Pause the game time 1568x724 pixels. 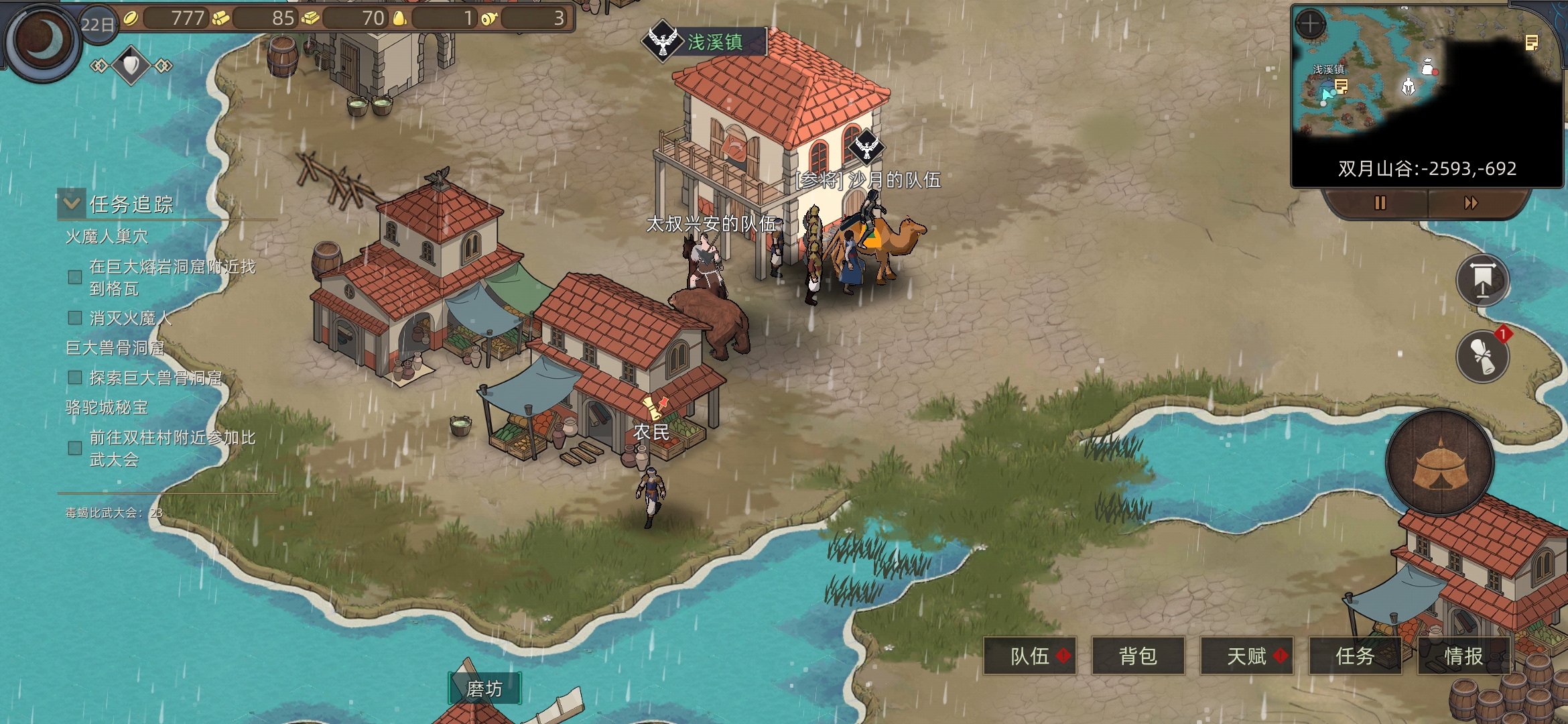point(1380,202)
